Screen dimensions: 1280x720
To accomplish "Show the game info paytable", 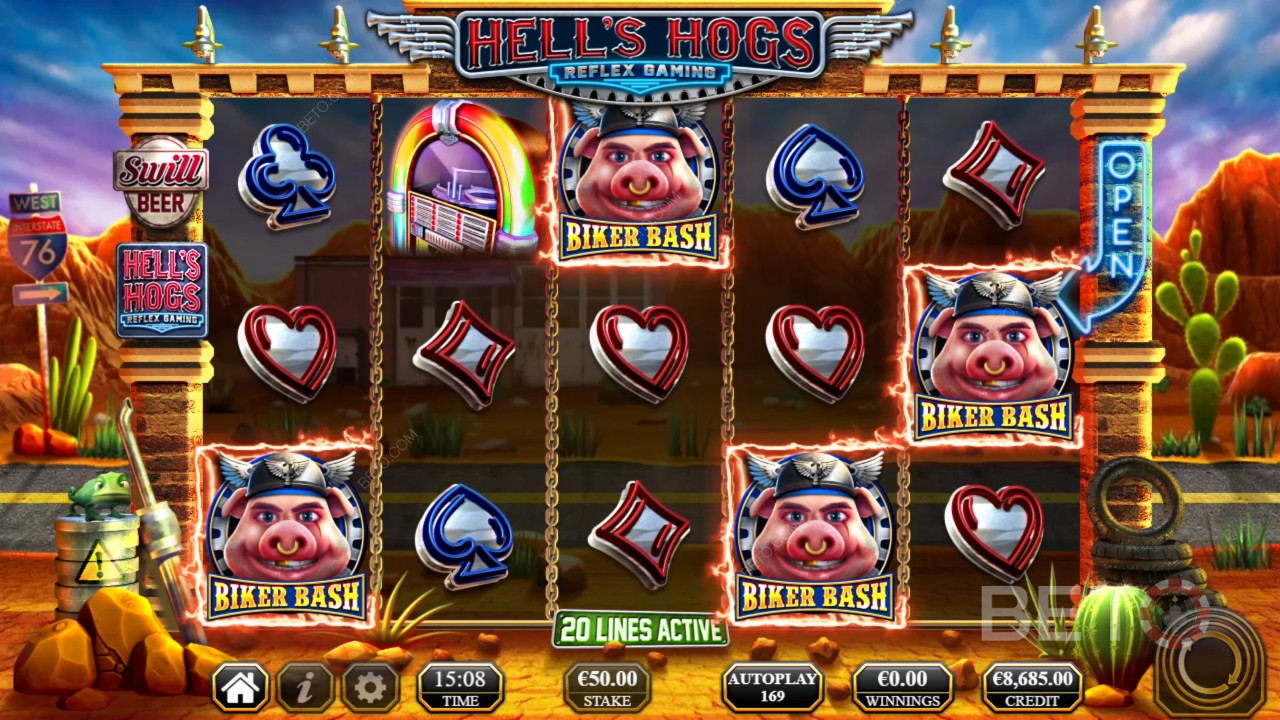I will click(x=305, y=687).
